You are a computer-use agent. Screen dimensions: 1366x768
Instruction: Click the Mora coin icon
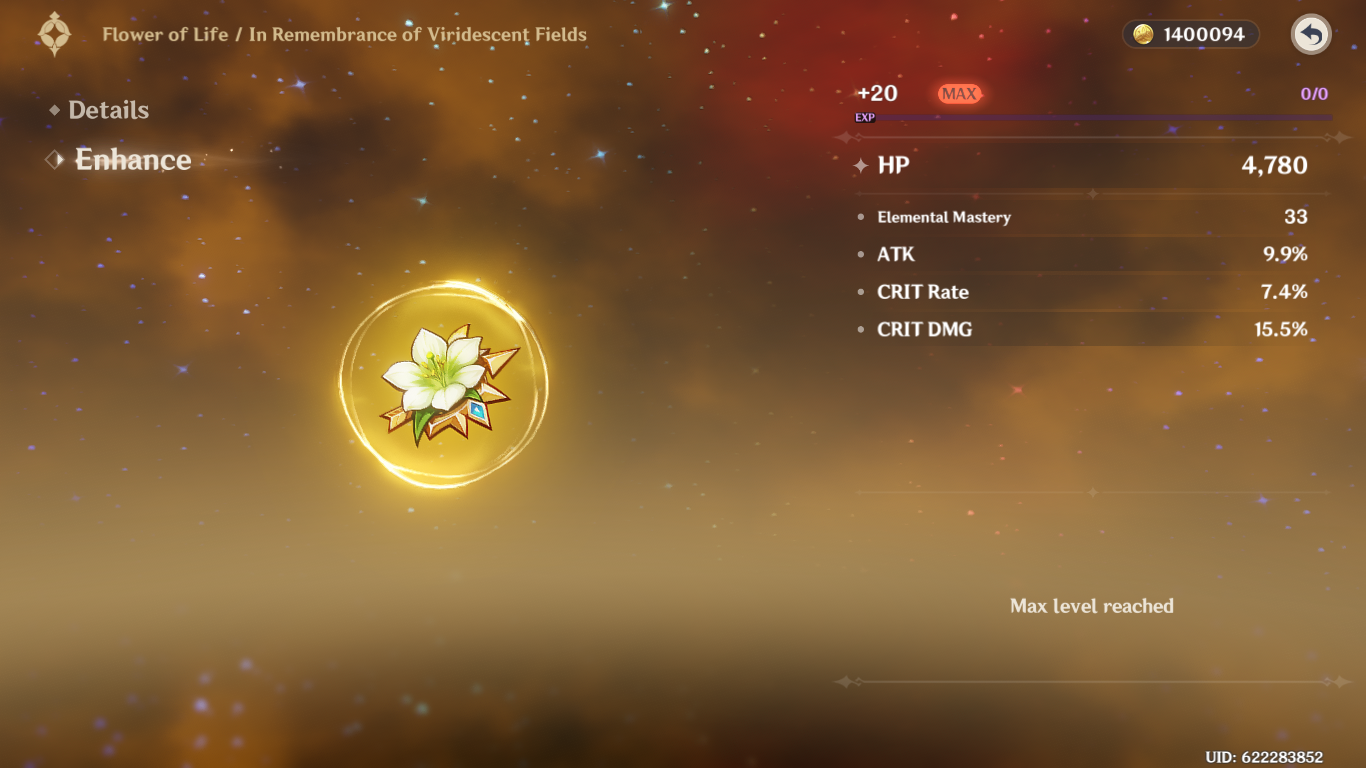(1146, 33)
